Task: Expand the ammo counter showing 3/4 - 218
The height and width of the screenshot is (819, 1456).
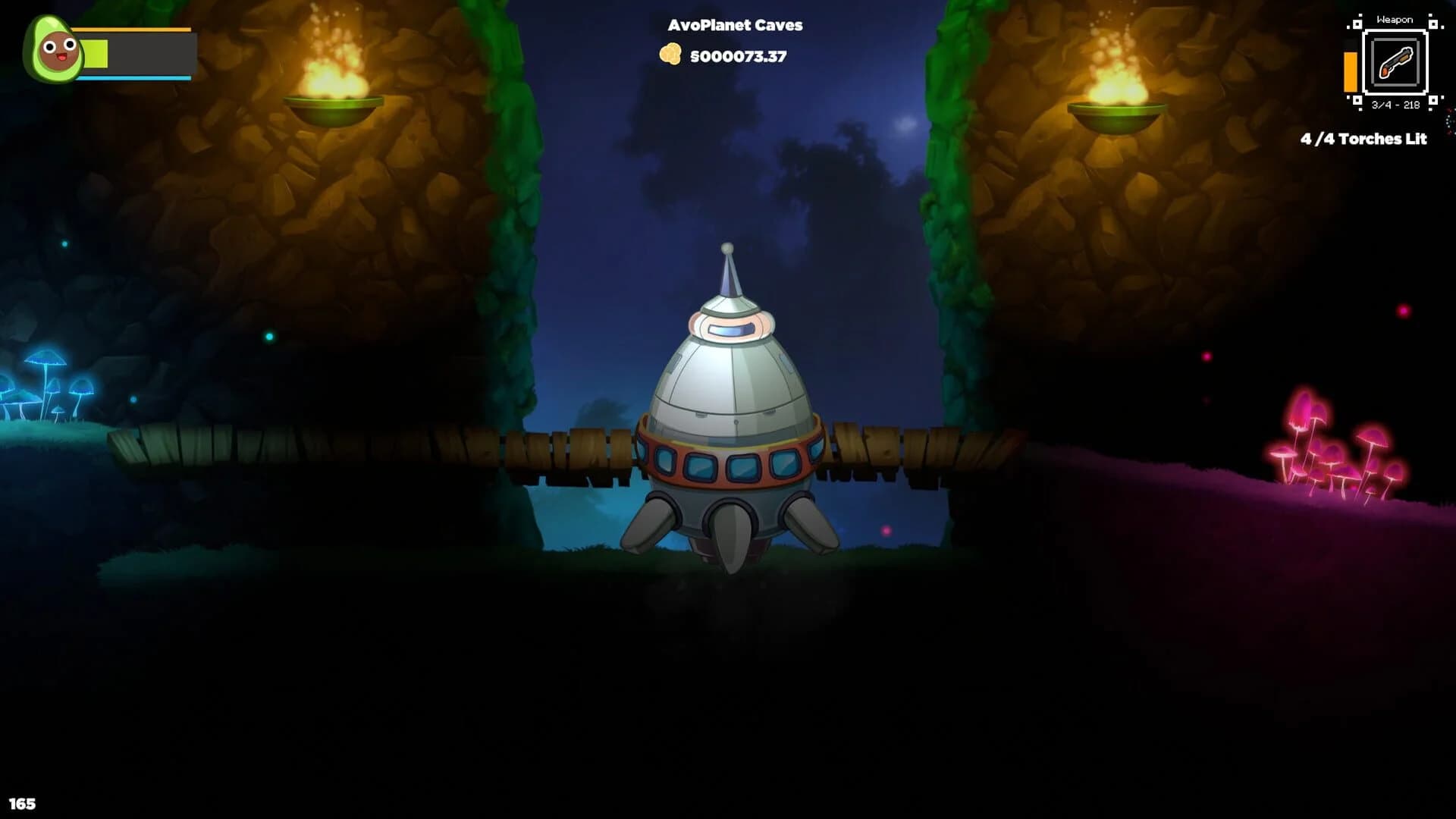Action: tap(1395, 106)
